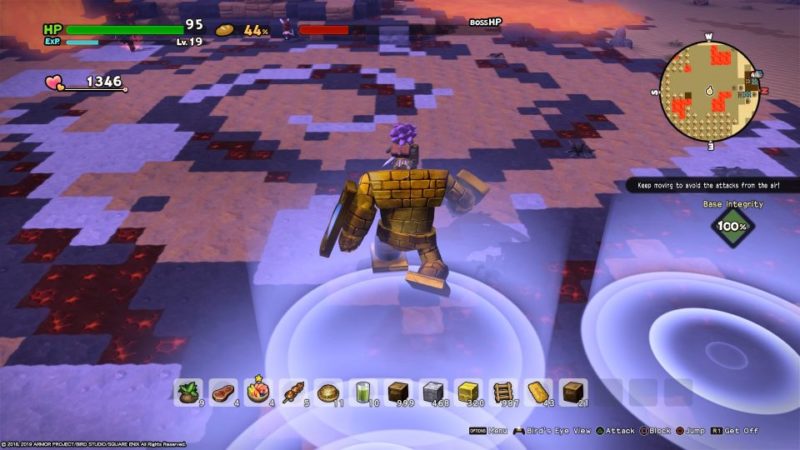This screenshot has height=450, width=800.
Task: Choose the raw steak hotbar slot
Action: point(223,392)
